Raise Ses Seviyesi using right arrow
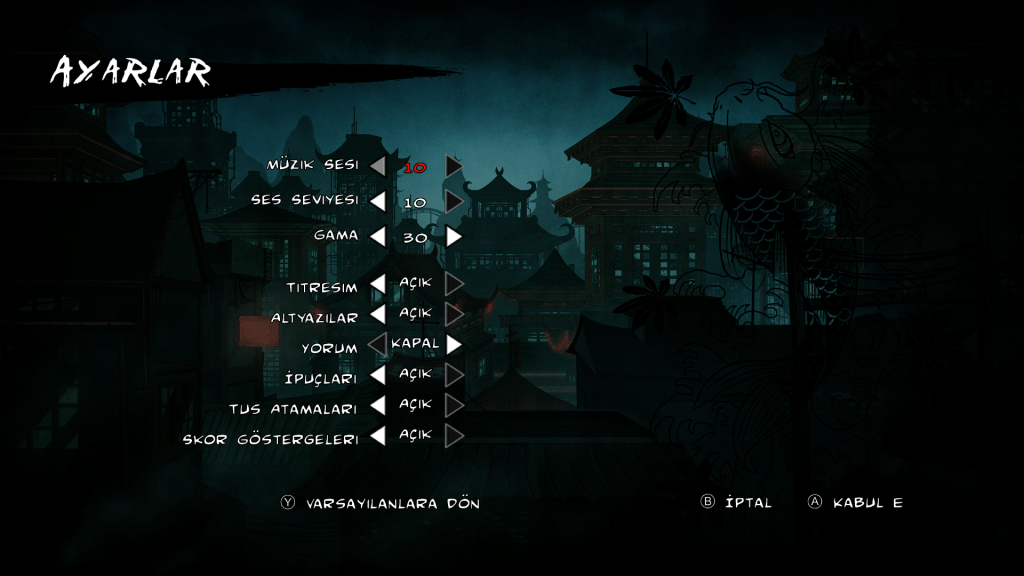The width and height of the screenshot is (1024, 576). [454, 201]
